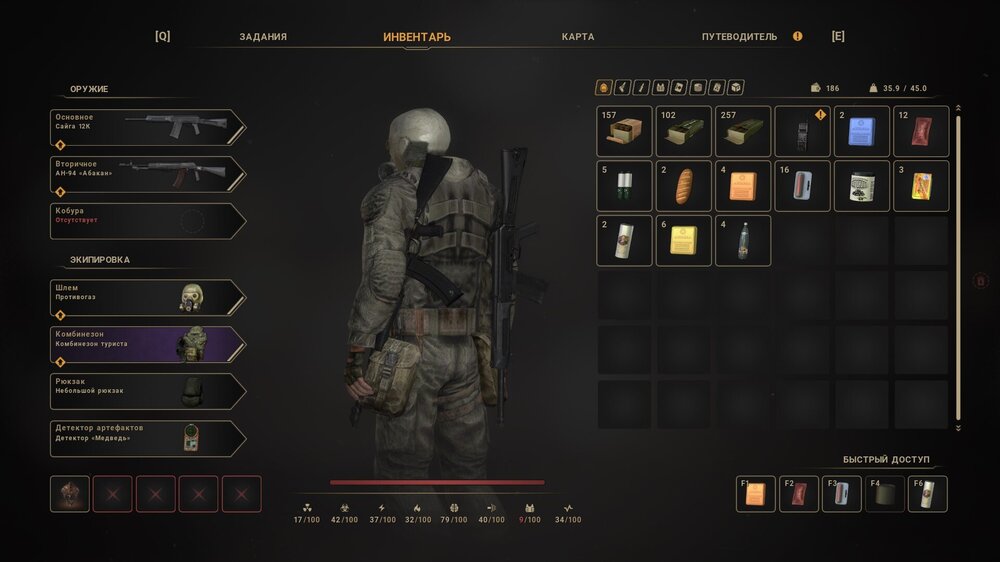The height and width of the screenshot is (562, 1000).
Task: Select the primary weapon Сайга 12К slot
Action: tap(147, 127)
